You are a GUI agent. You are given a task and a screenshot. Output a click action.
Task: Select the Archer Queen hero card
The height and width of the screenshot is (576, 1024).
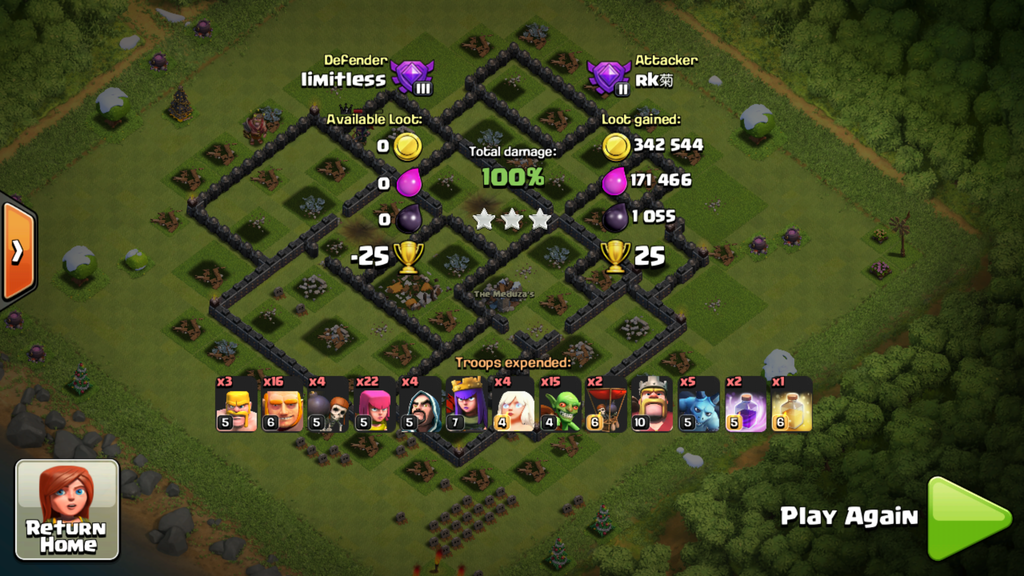point(468,405)
